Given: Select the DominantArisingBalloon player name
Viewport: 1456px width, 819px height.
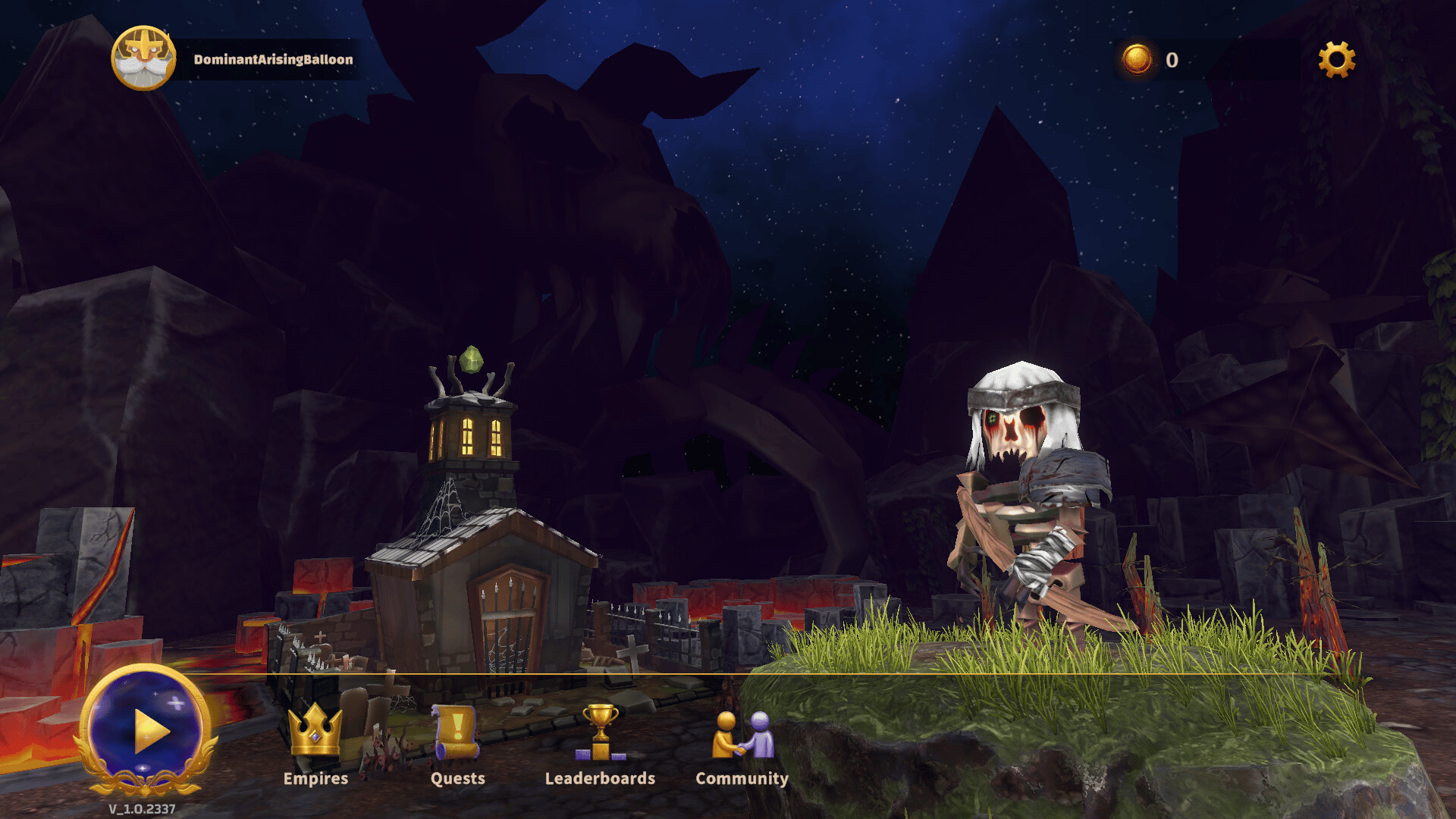Looking at the screenshot, I should [x=273, y=59].
